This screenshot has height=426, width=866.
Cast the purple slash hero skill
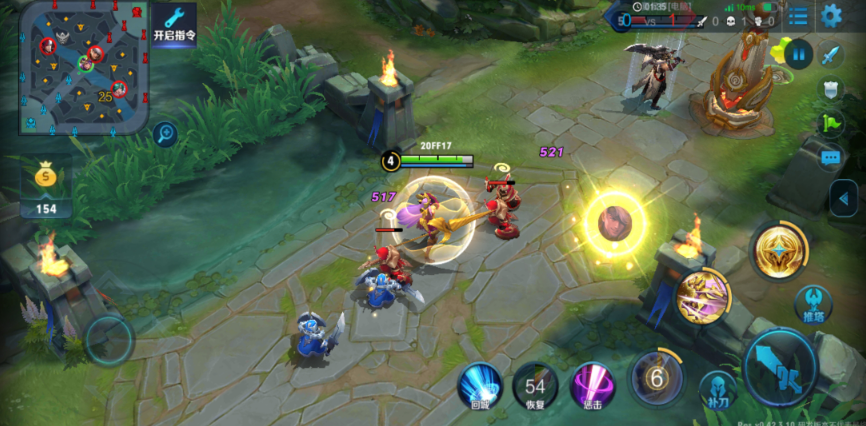coord(703,296)
